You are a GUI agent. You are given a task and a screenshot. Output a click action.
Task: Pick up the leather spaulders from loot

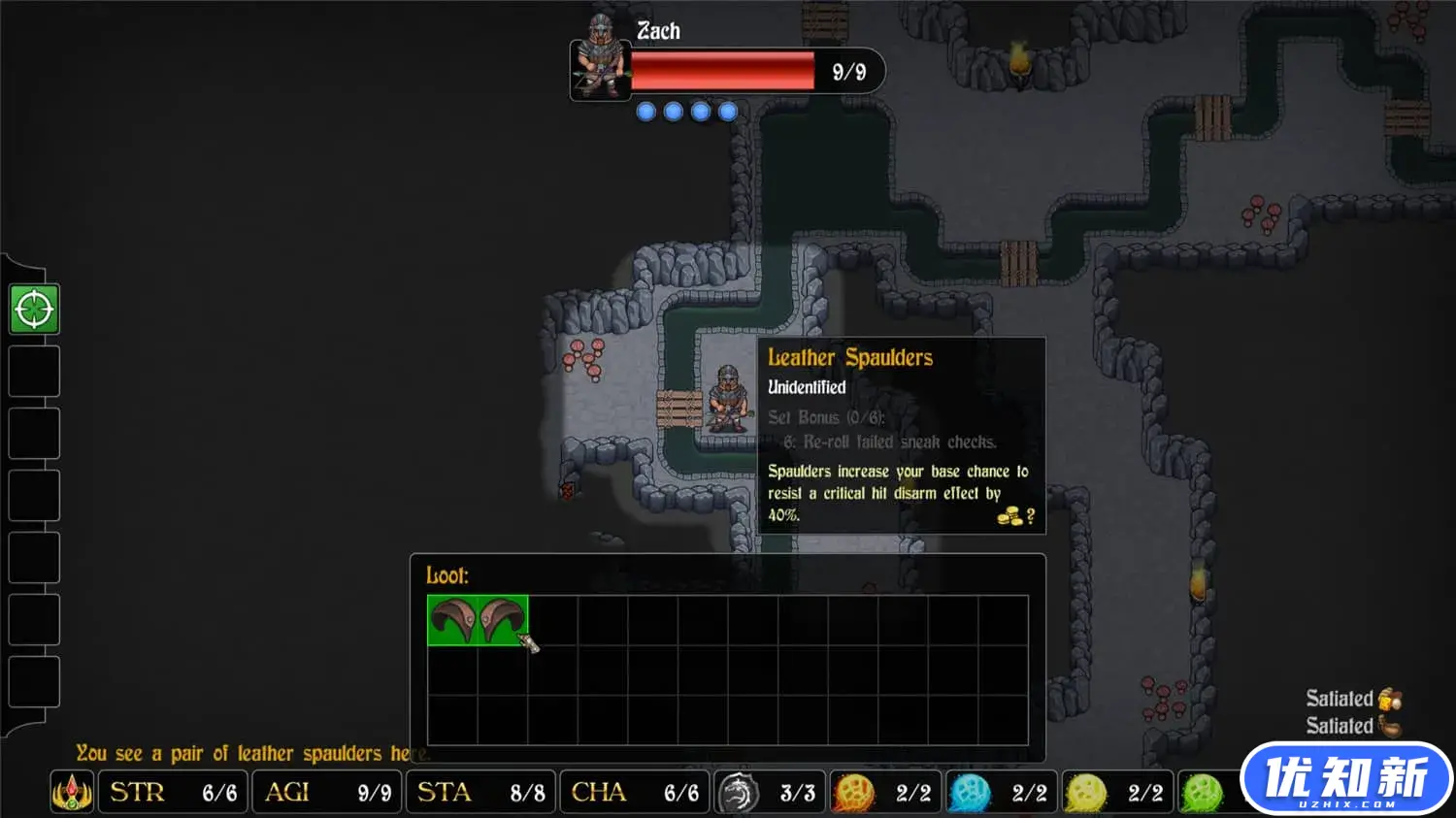[478, 620]
